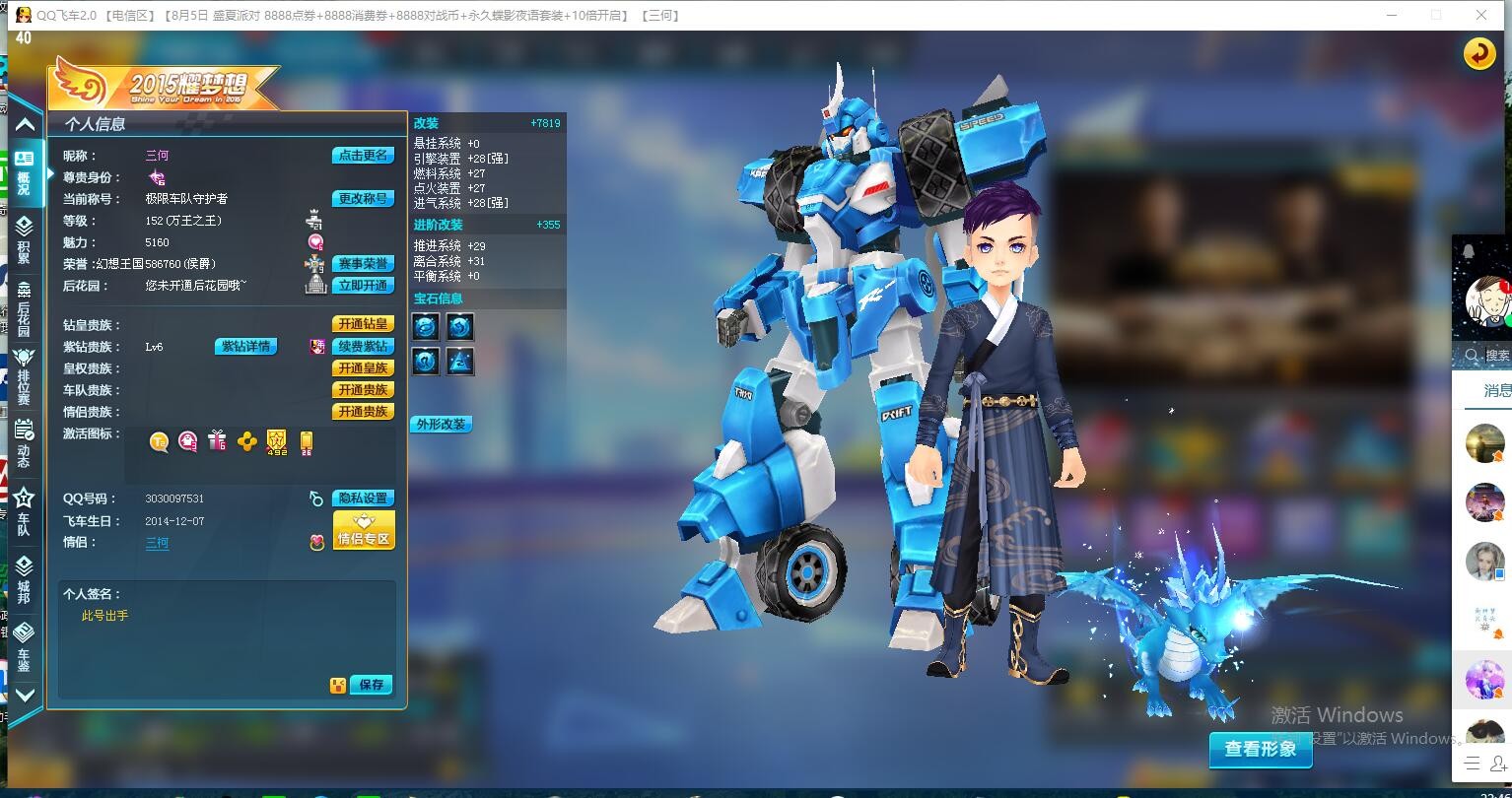Activate the garden with 立即开通
1512x798 pixels.
(363, 286)
